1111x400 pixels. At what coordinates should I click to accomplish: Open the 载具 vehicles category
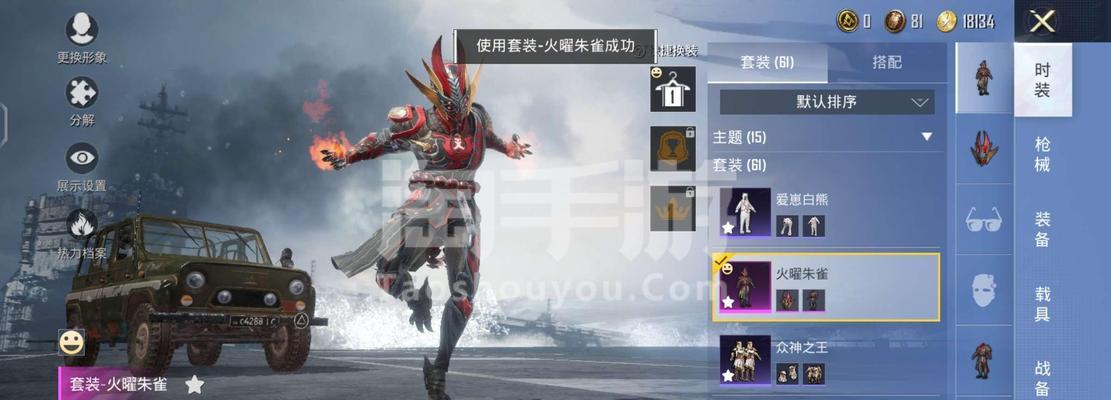tap(1042, 303)
